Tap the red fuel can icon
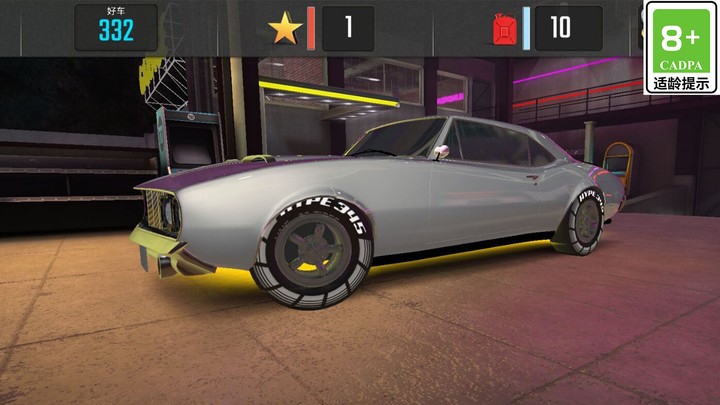The height and width of the screenshot is (405, 720). [502, 28]
